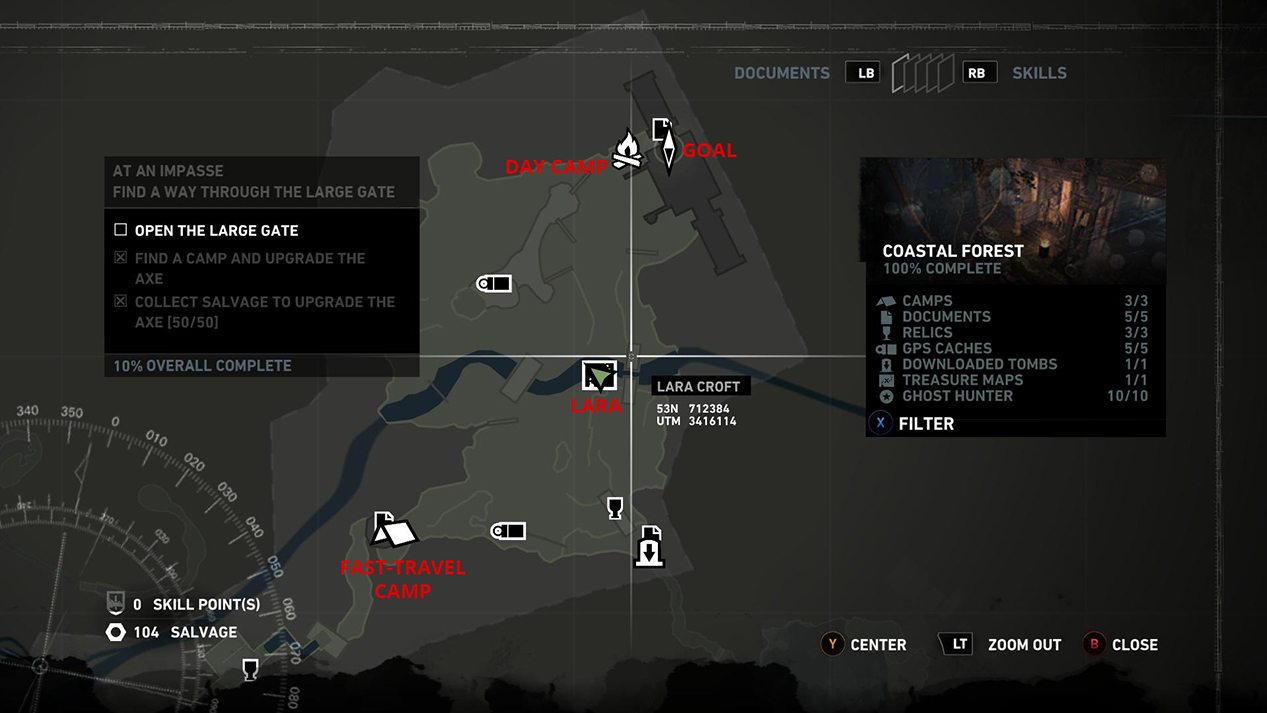The height and width of the screenshot is (713, 1267).
Task: Choose the fast-travel camp tent marker
Action: (394, 530)
